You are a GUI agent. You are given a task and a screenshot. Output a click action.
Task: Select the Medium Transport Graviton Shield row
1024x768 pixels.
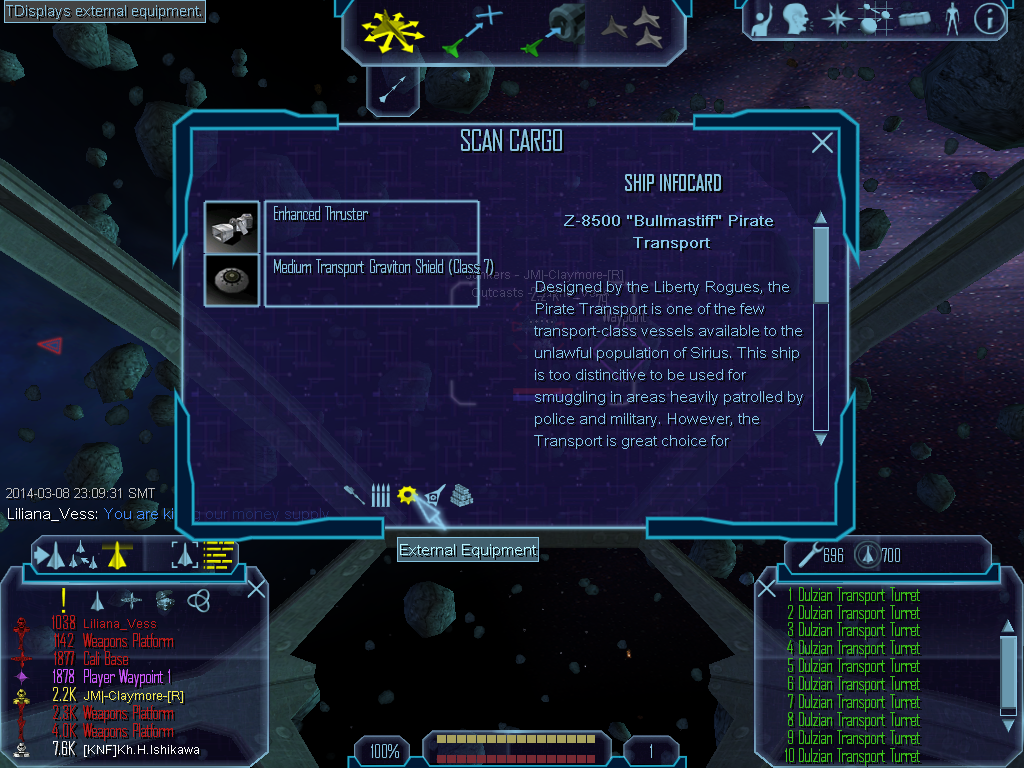click(x=370, y=280)
